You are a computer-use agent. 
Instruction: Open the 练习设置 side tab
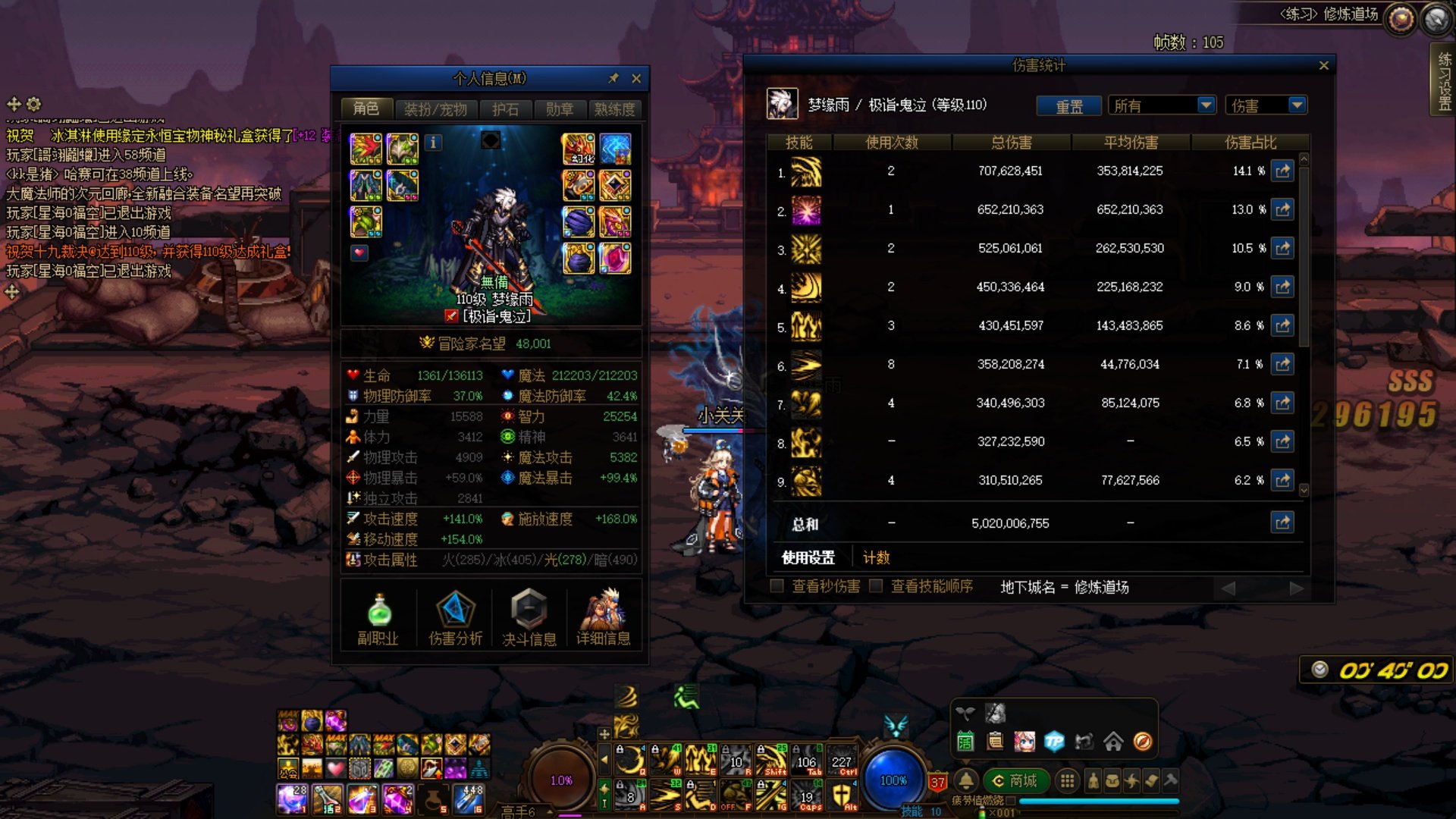(x=1444, y=80)
